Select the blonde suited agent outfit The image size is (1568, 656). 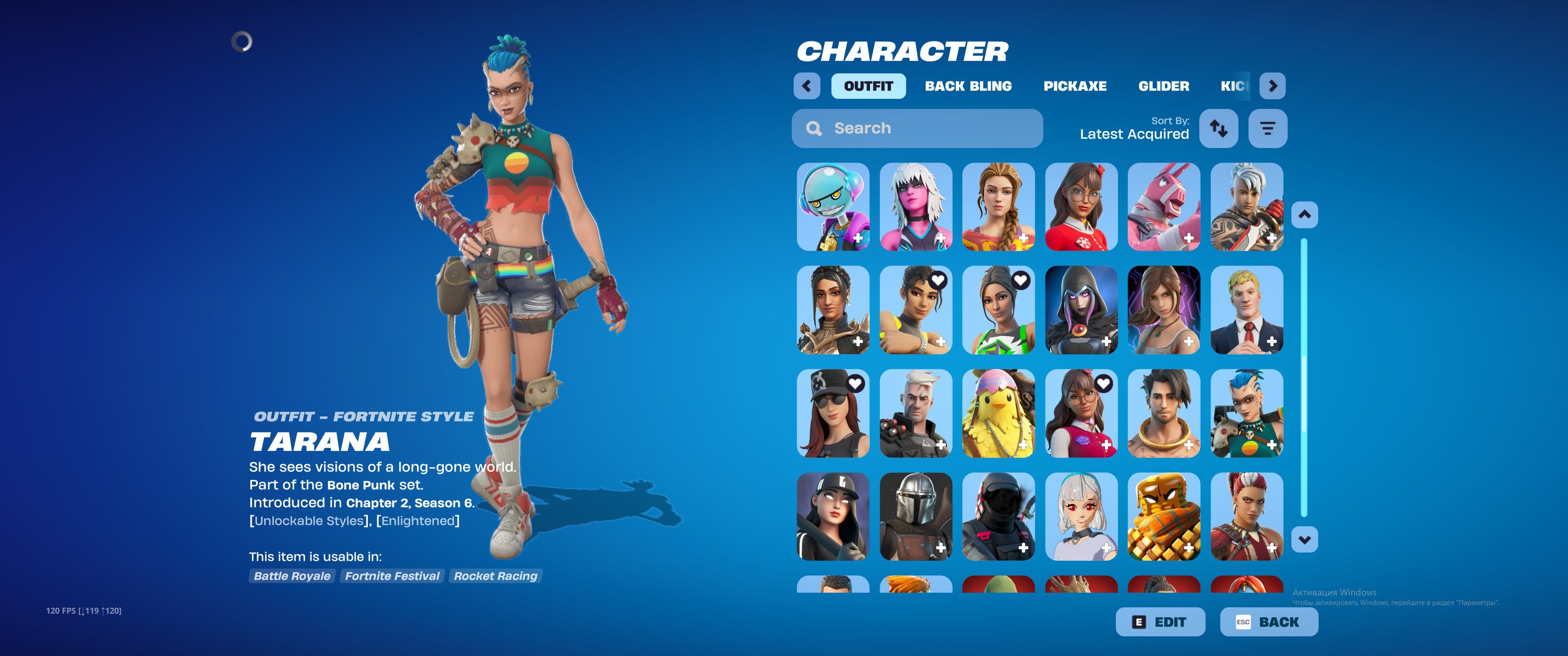(1247, 310)
